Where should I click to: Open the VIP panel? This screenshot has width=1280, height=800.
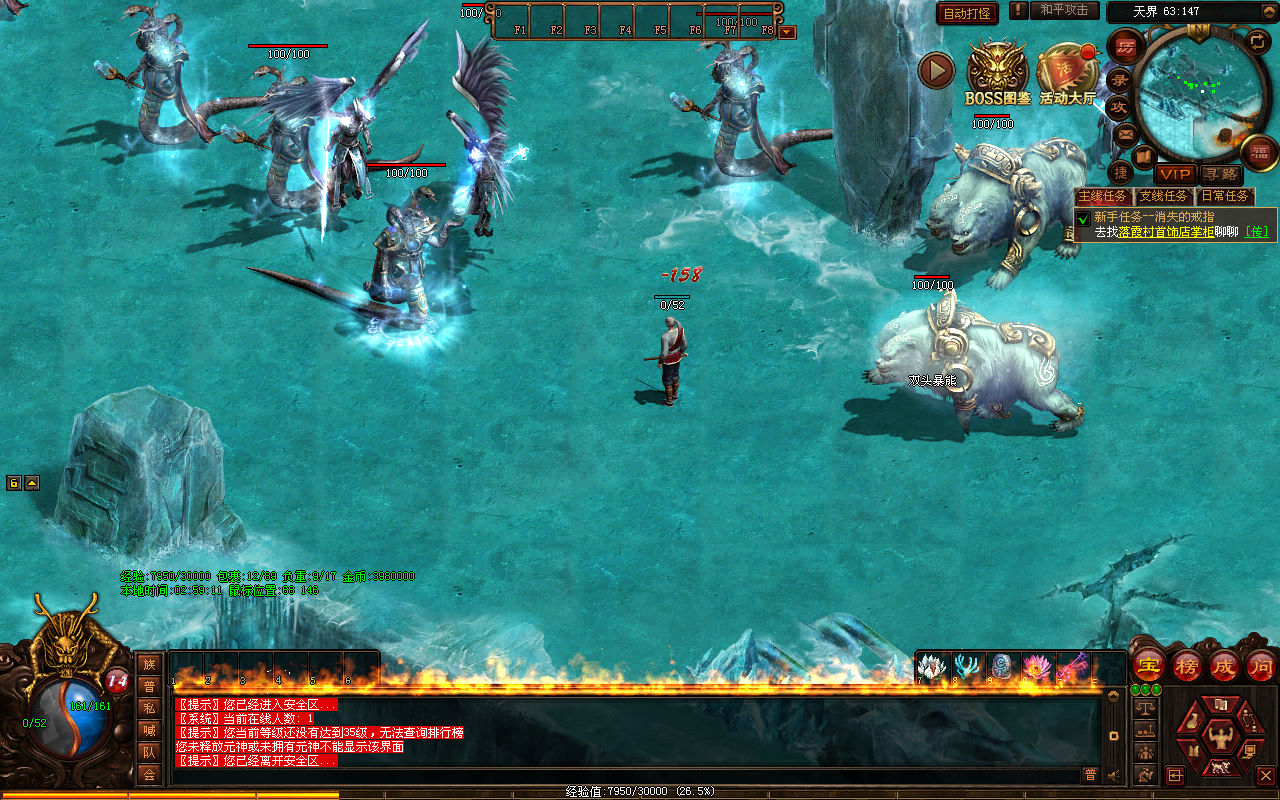pos(1175,174)
